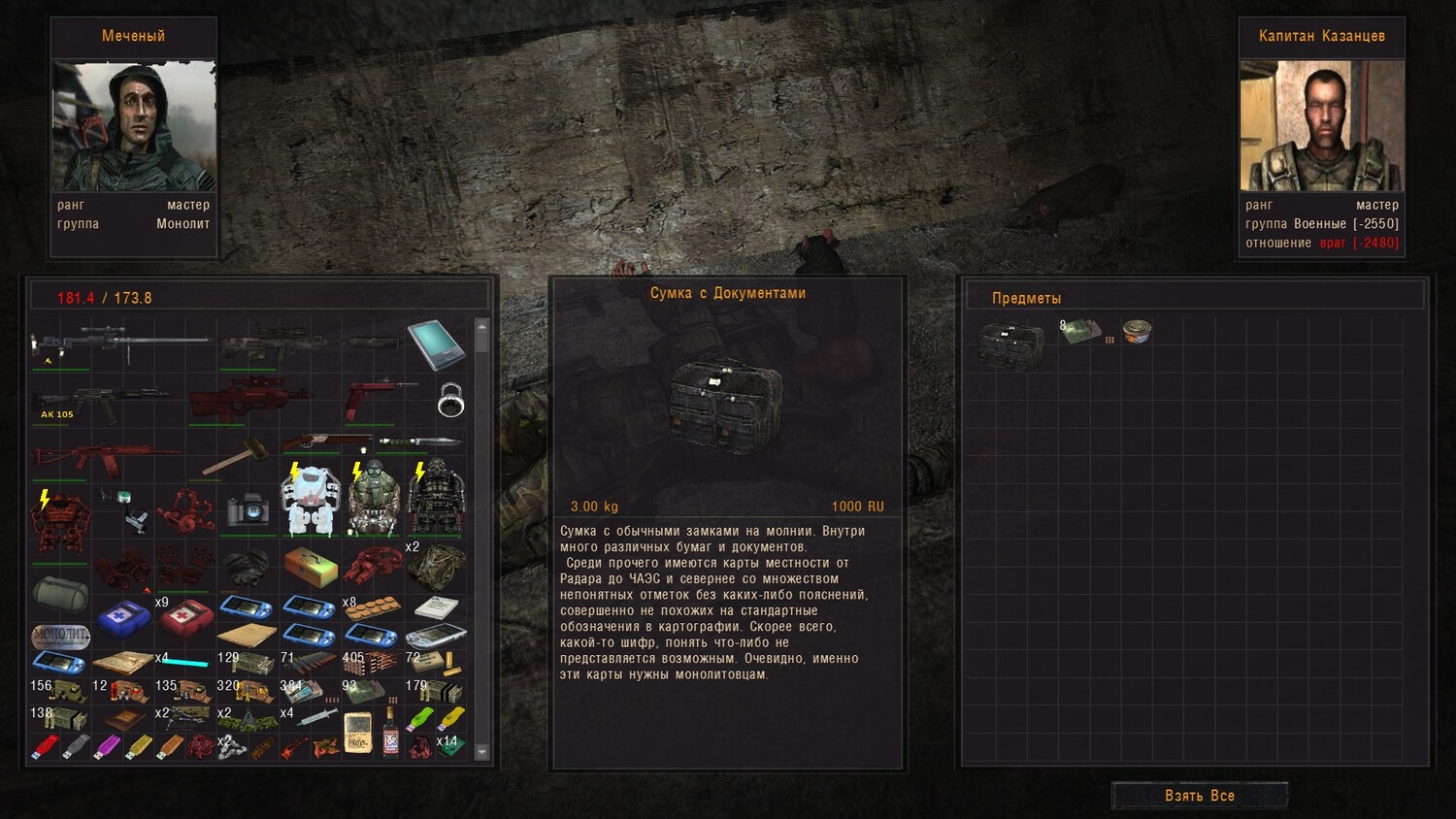The width and height of the screenshot is (1456, 819).
Task: Choose the PDA device in the inventory
Action: point(435,344)
